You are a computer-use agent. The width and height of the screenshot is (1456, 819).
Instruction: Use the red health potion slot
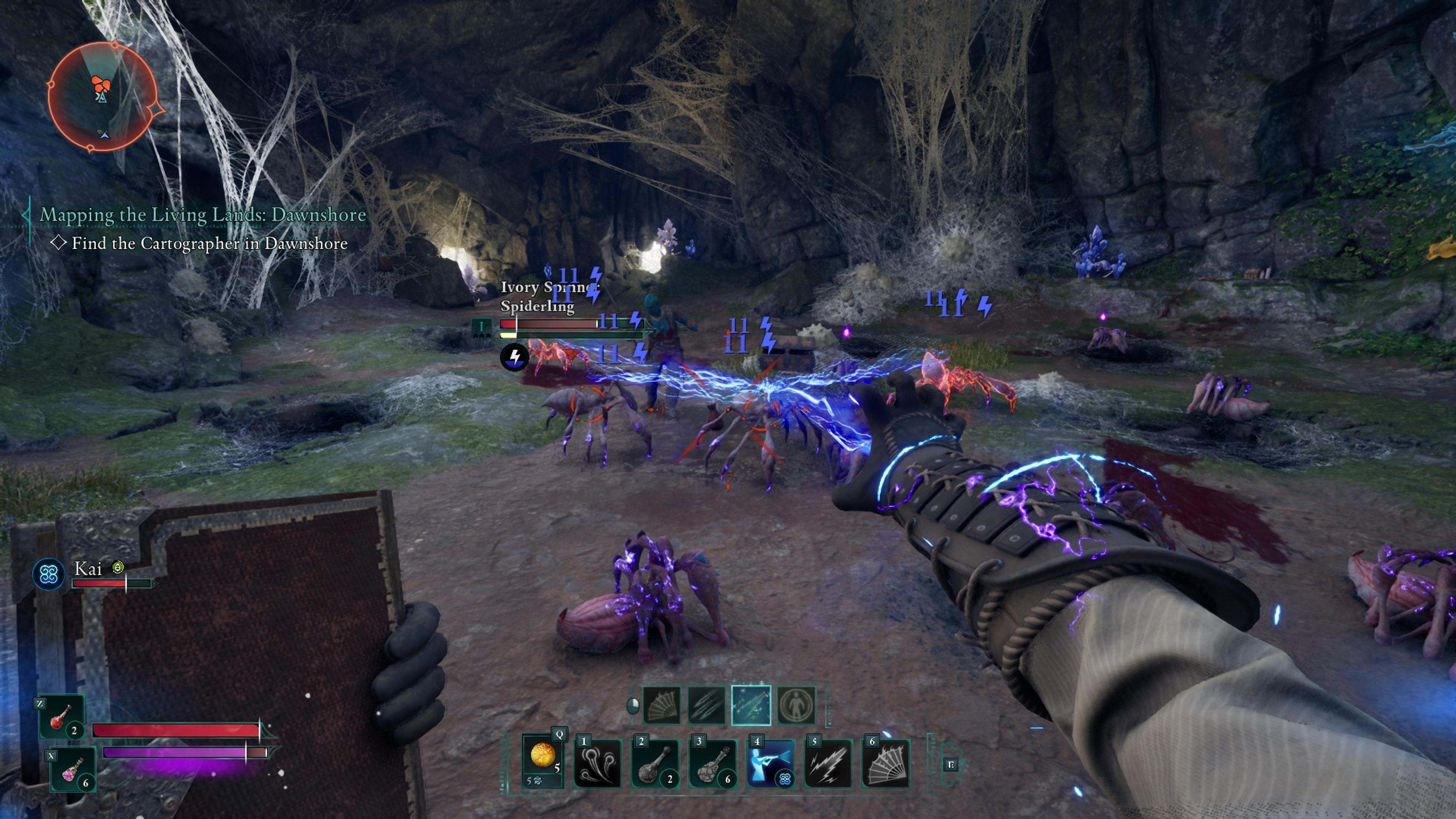coord(62,717)
